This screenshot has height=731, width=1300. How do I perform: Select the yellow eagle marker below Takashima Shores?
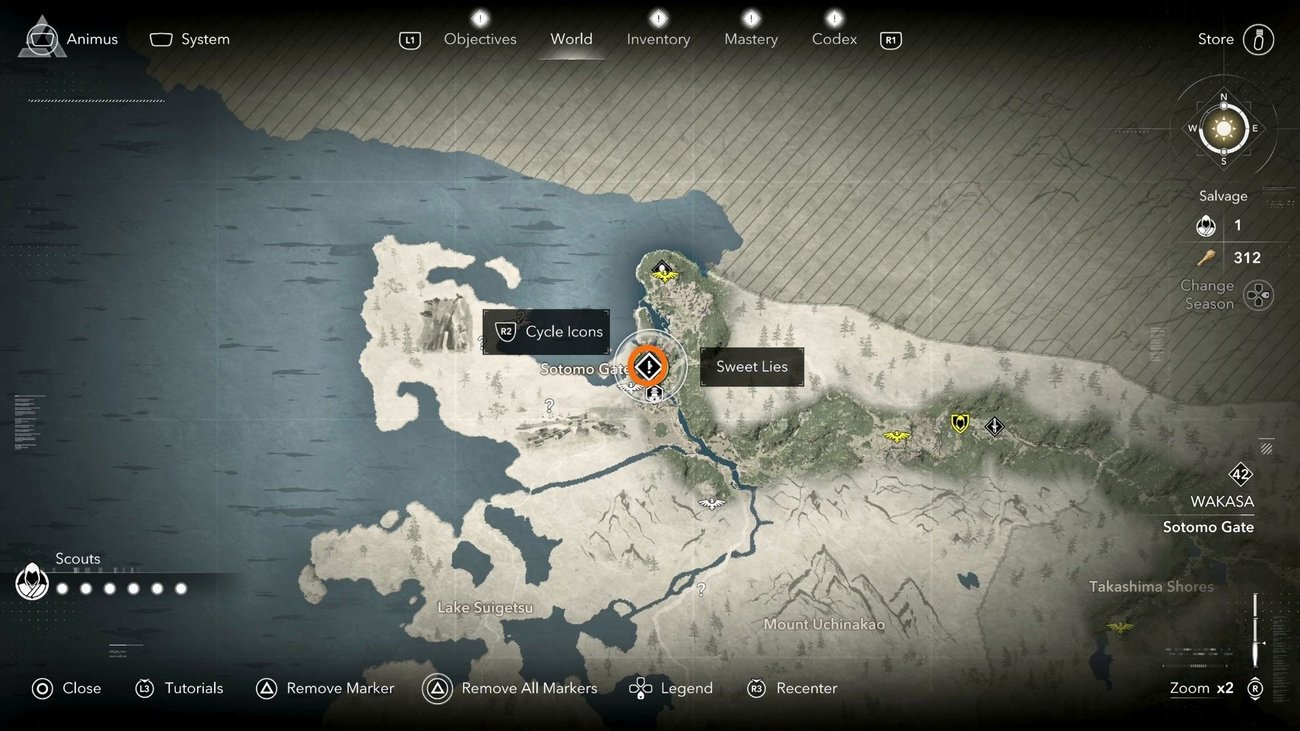click(1120, 627)
